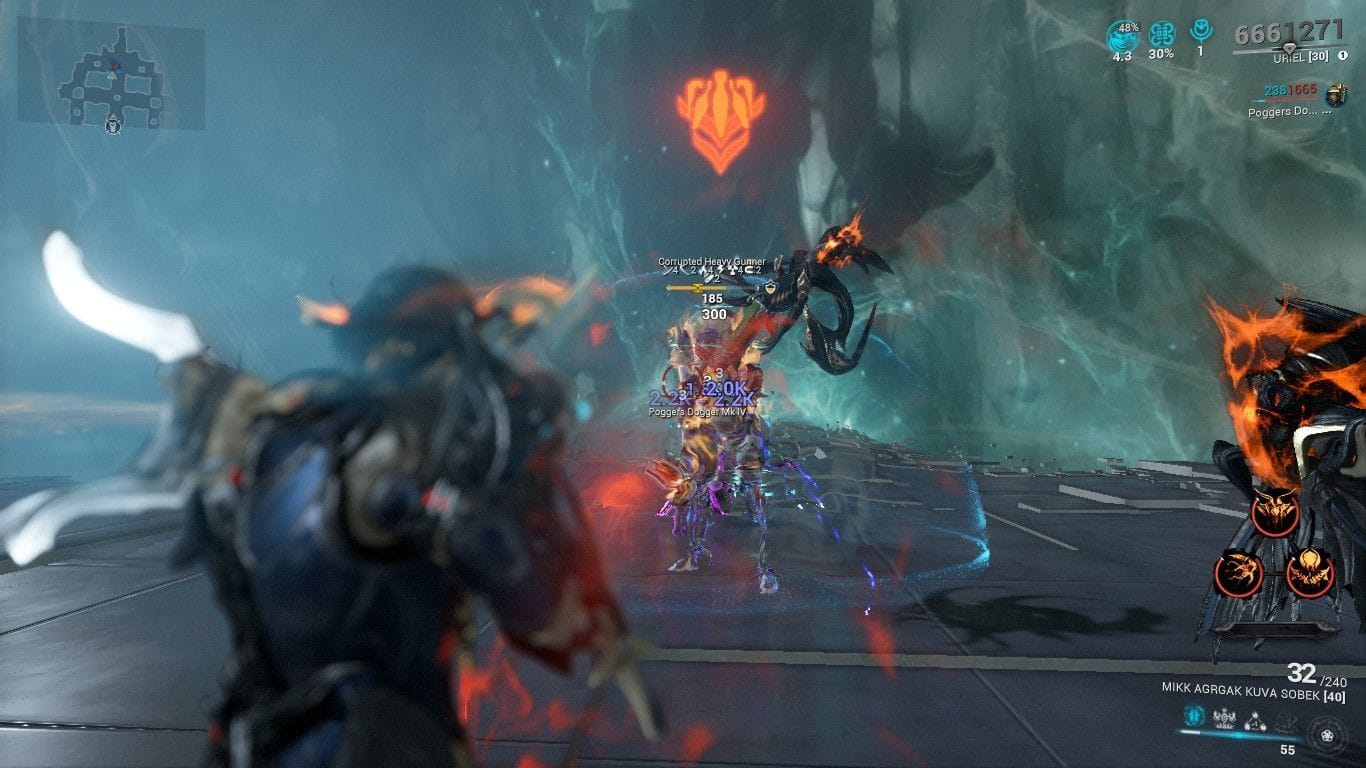Click the diamond marker under the 1271 health value
The width and height of the screenshot is (1366, 768).
point(1290,47)
